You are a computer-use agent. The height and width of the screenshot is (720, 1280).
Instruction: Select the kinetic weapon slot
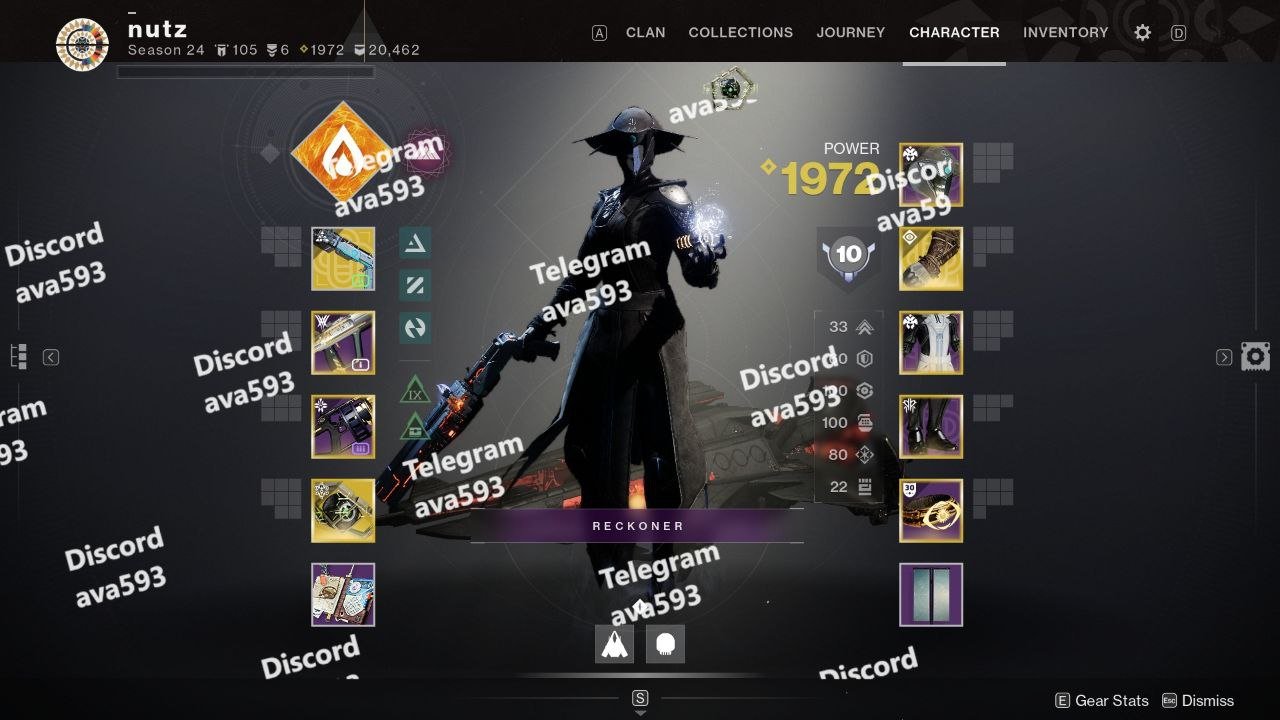[x=343, y=259]
